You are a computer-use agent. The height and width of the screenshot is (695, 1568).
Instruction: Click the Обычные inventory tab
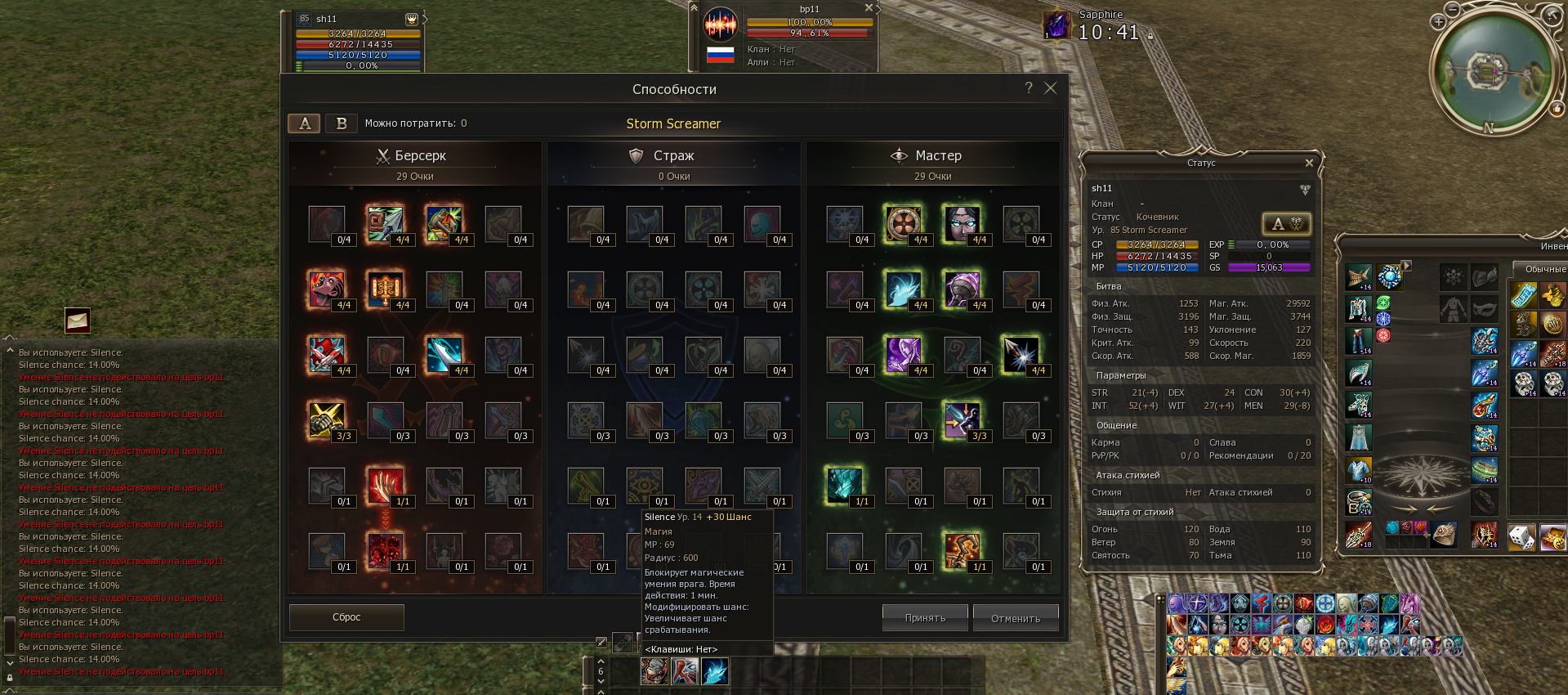1544,269
